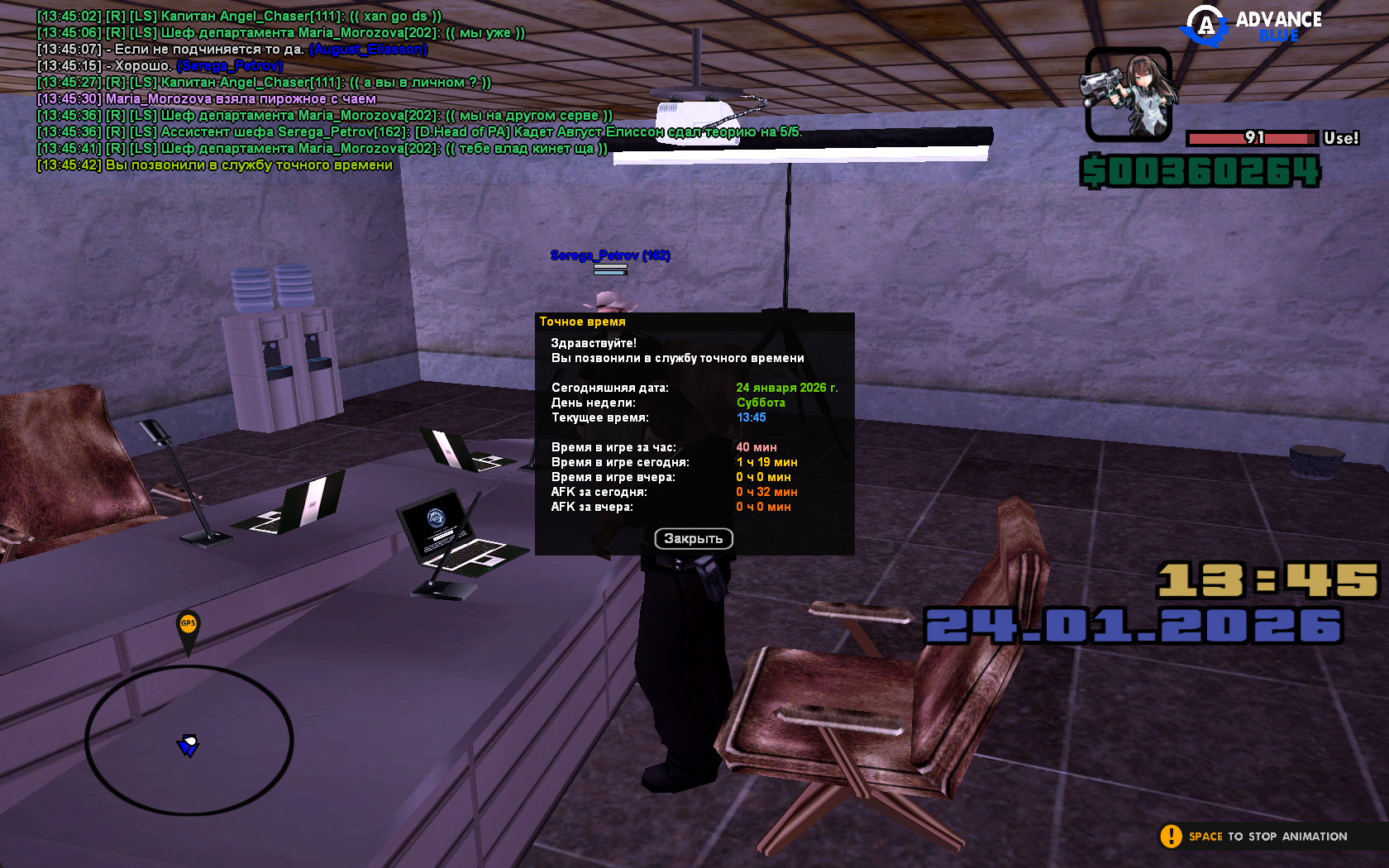The height and width of the screenshot is (868, 1389).
Task: Close the Точное время dialog with Закрыть
Action: pos(694,539)
